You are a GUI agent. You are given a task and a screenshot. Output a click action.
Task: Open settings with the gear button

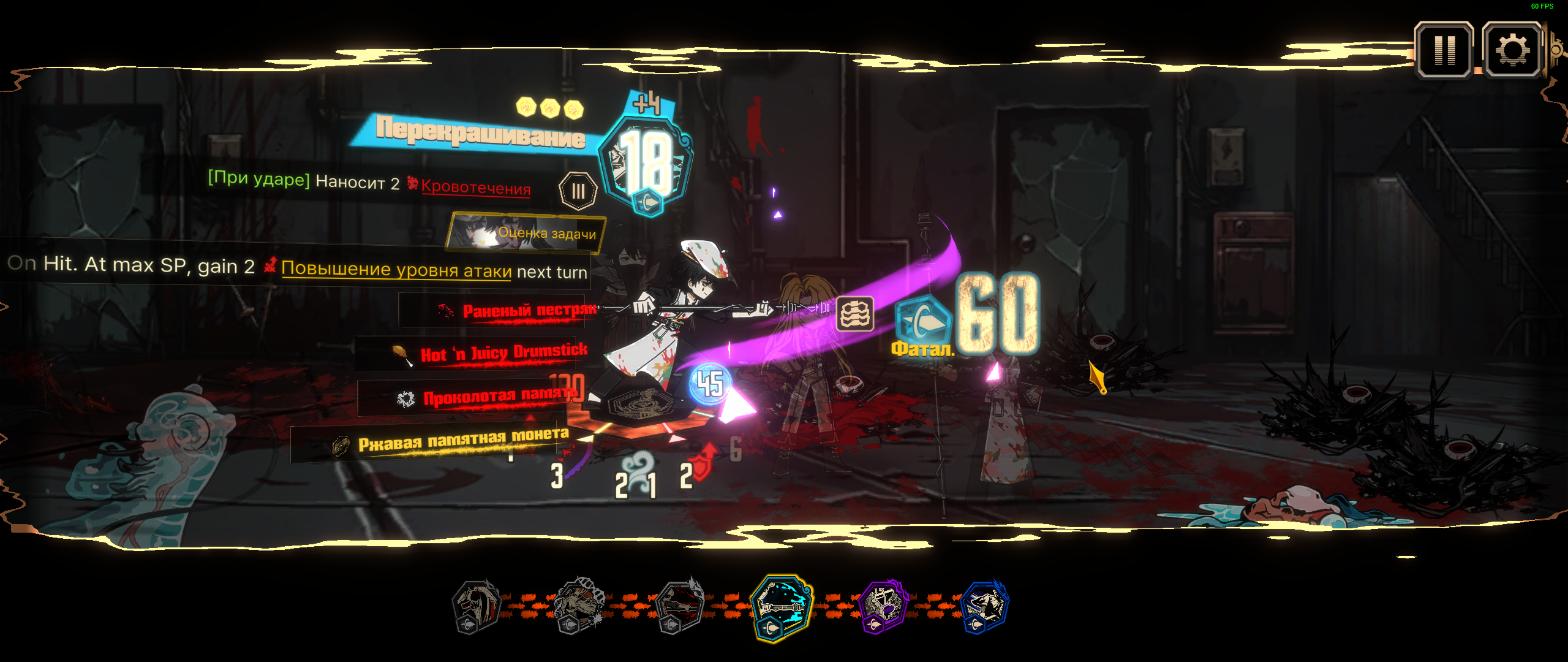click(x=1512, y=50)
